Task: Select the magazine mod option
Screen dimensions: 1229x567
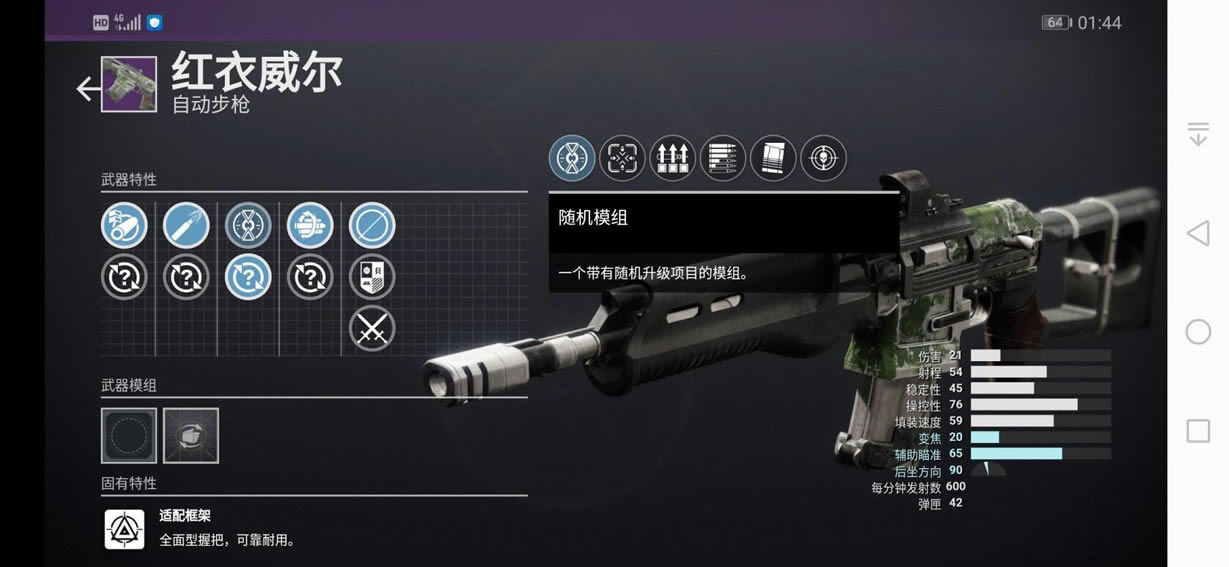Action: (x=773, y=158)
